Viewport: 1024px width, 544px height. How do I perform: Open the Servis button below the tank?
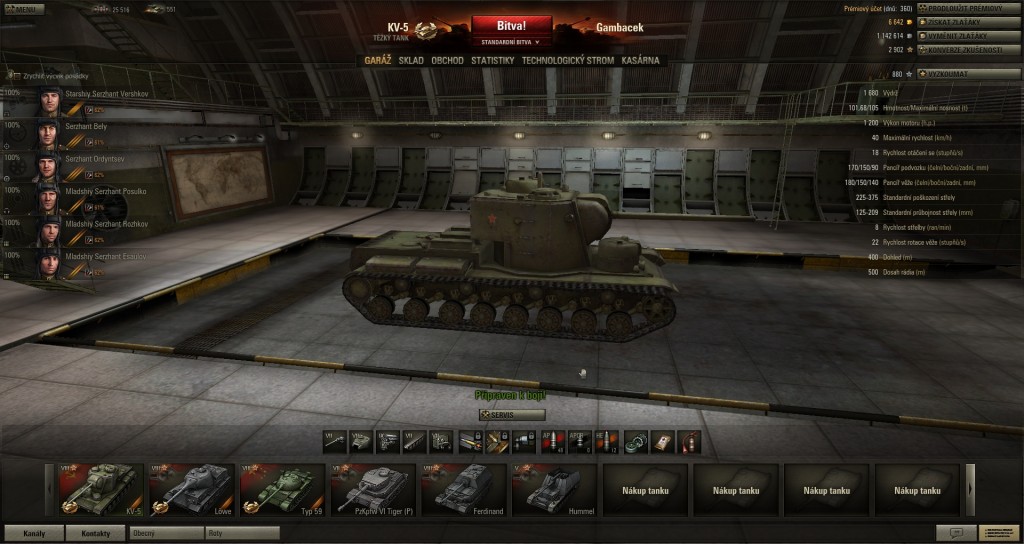(512, 414)
